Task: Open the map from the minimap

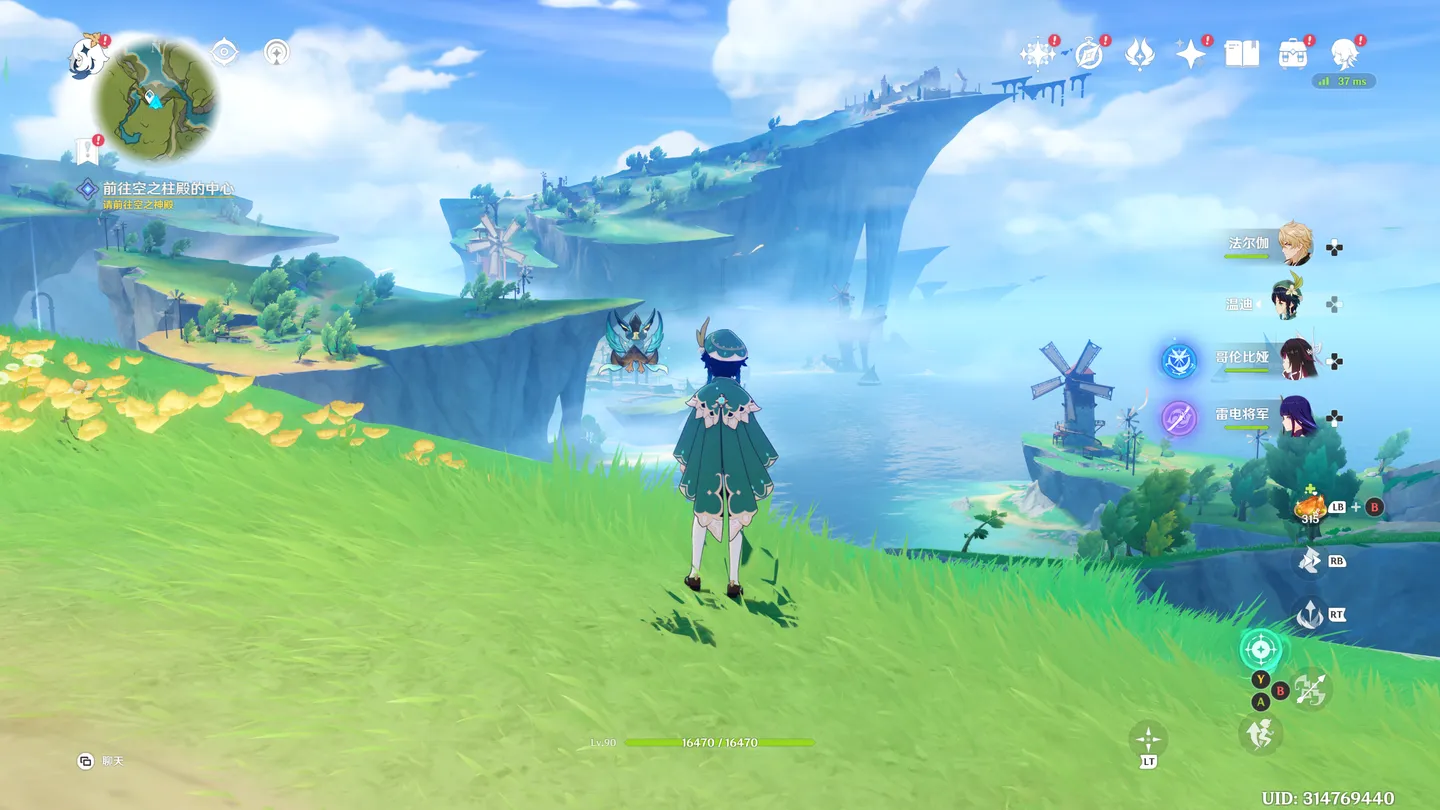Action: pyautogui.click(x=156, y=98)
